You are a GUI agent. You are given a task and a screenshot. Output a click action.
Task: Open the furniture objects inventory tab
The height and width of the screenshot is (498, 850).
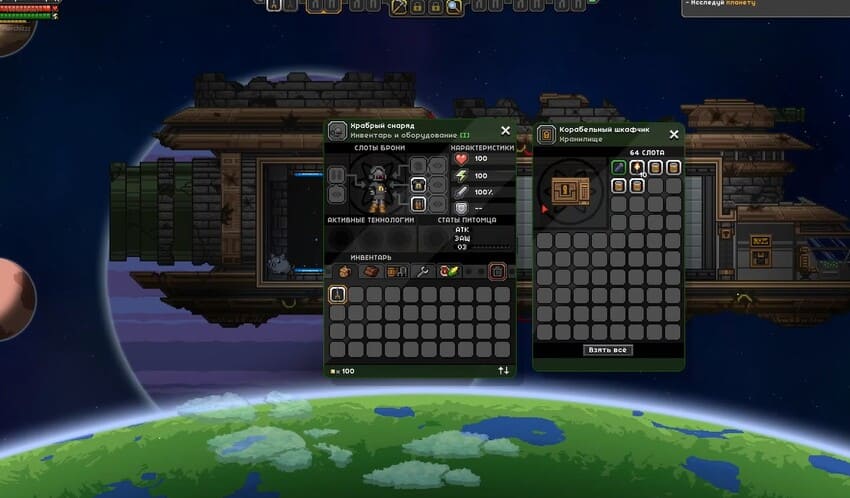(395, 271)
